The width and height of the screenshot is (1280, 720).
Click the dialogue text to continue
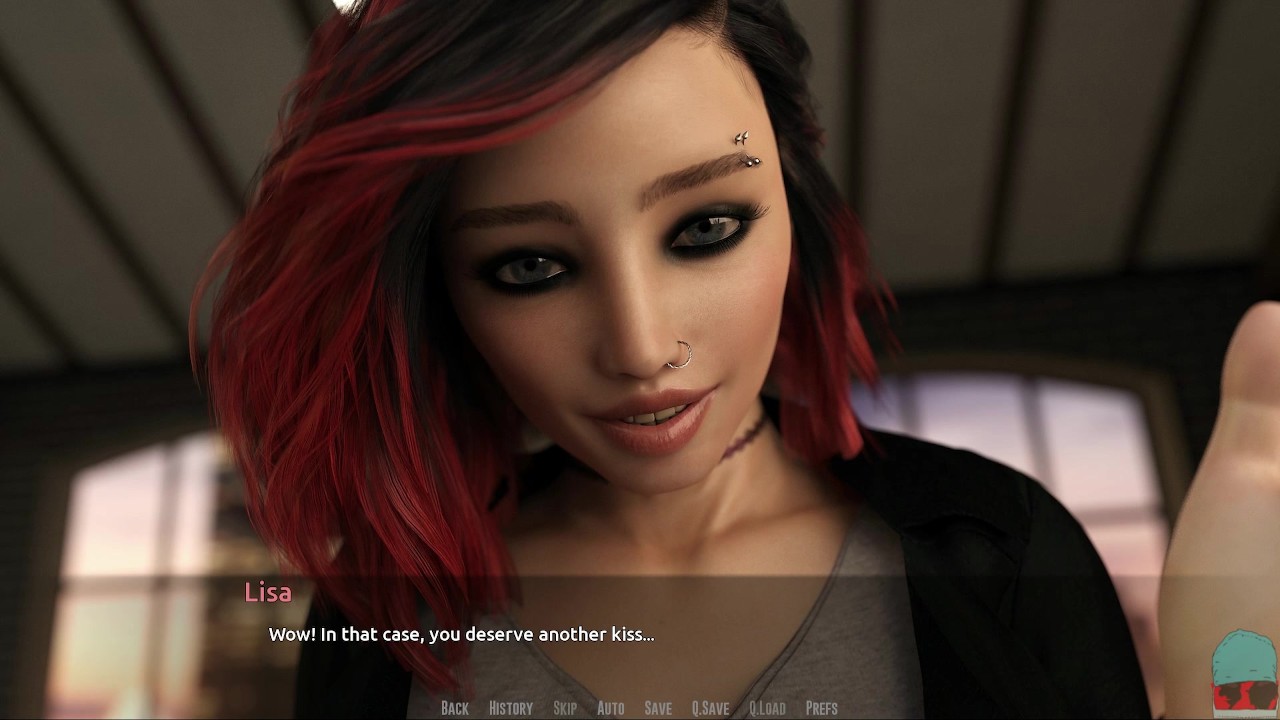461,634
